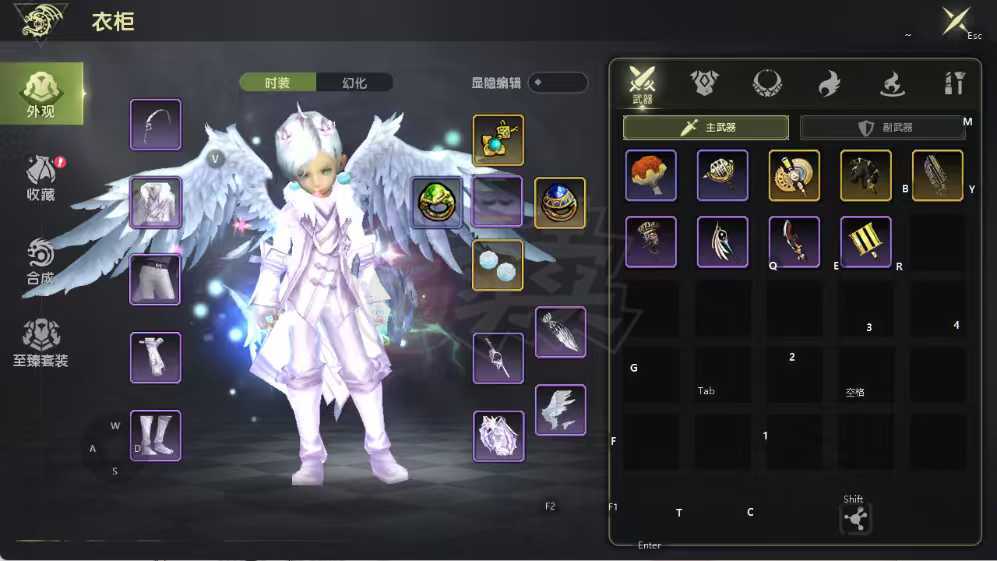Open the 收藏 collection section

(x=41, y=179)
